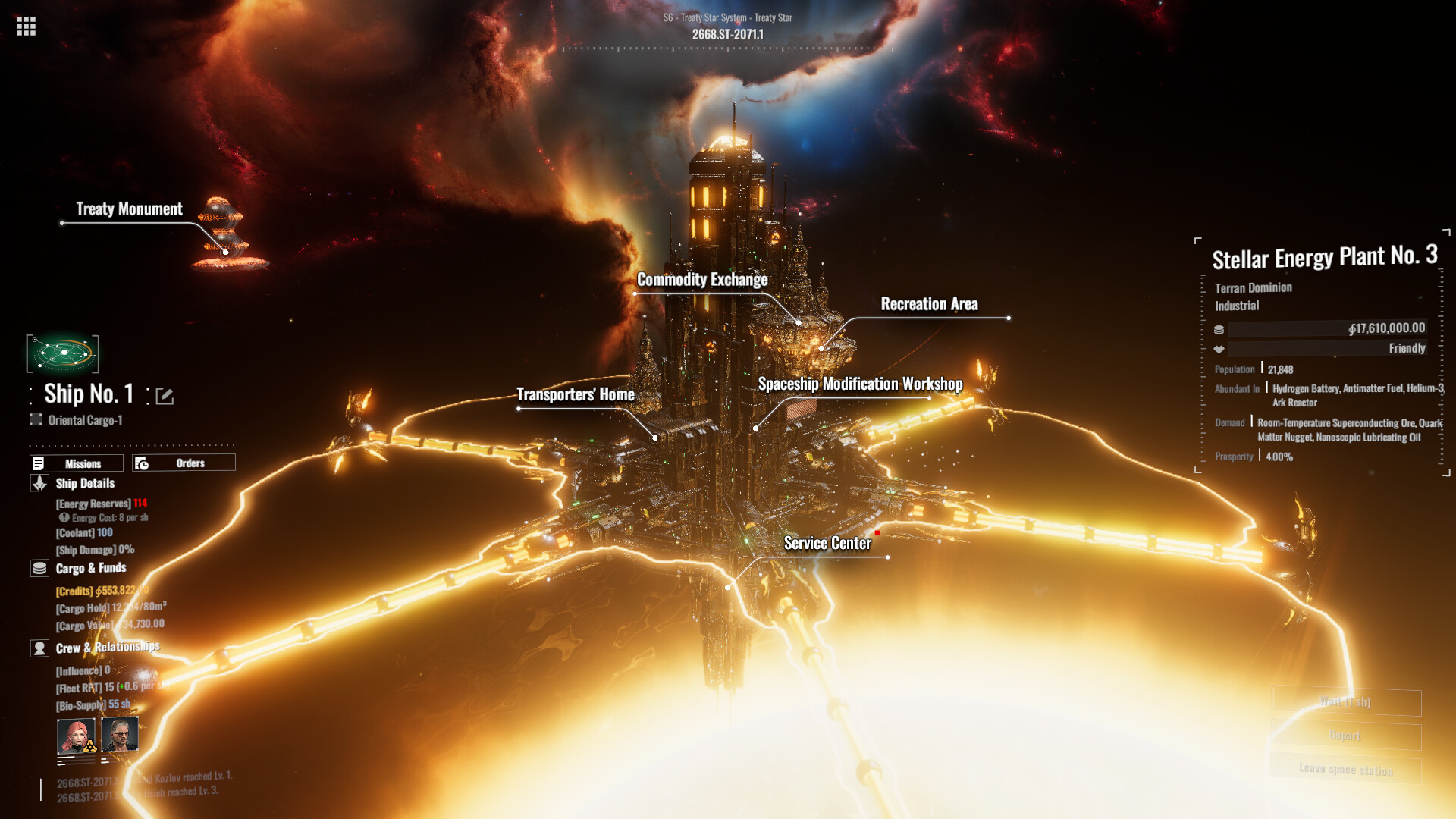Open the grid menu icon
1456x819 pixels.
pyautogui.click(x=26, y=27)
